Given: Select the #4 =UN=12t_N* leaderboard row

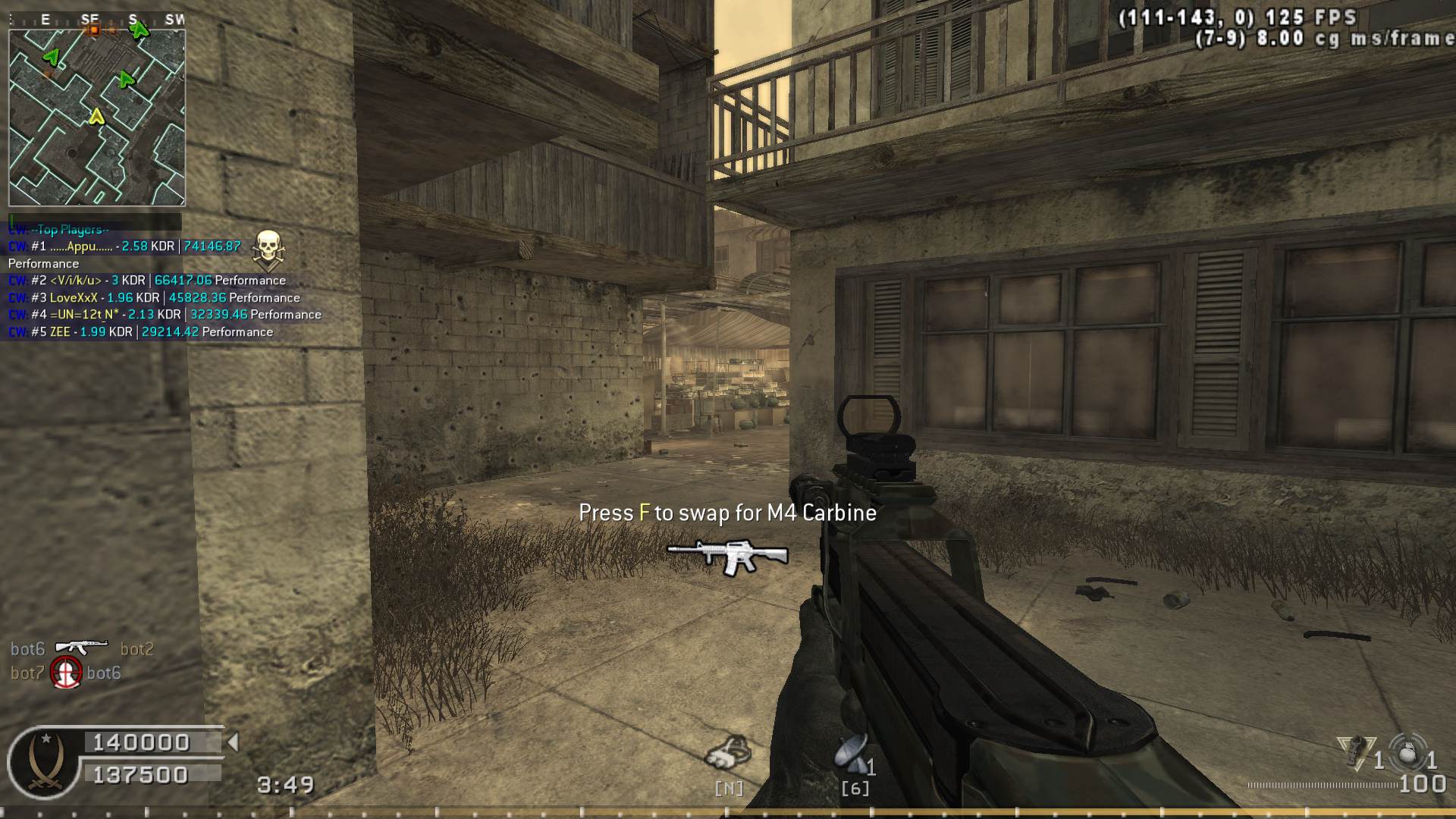Looking at the screenshot, I should point(165,315).
